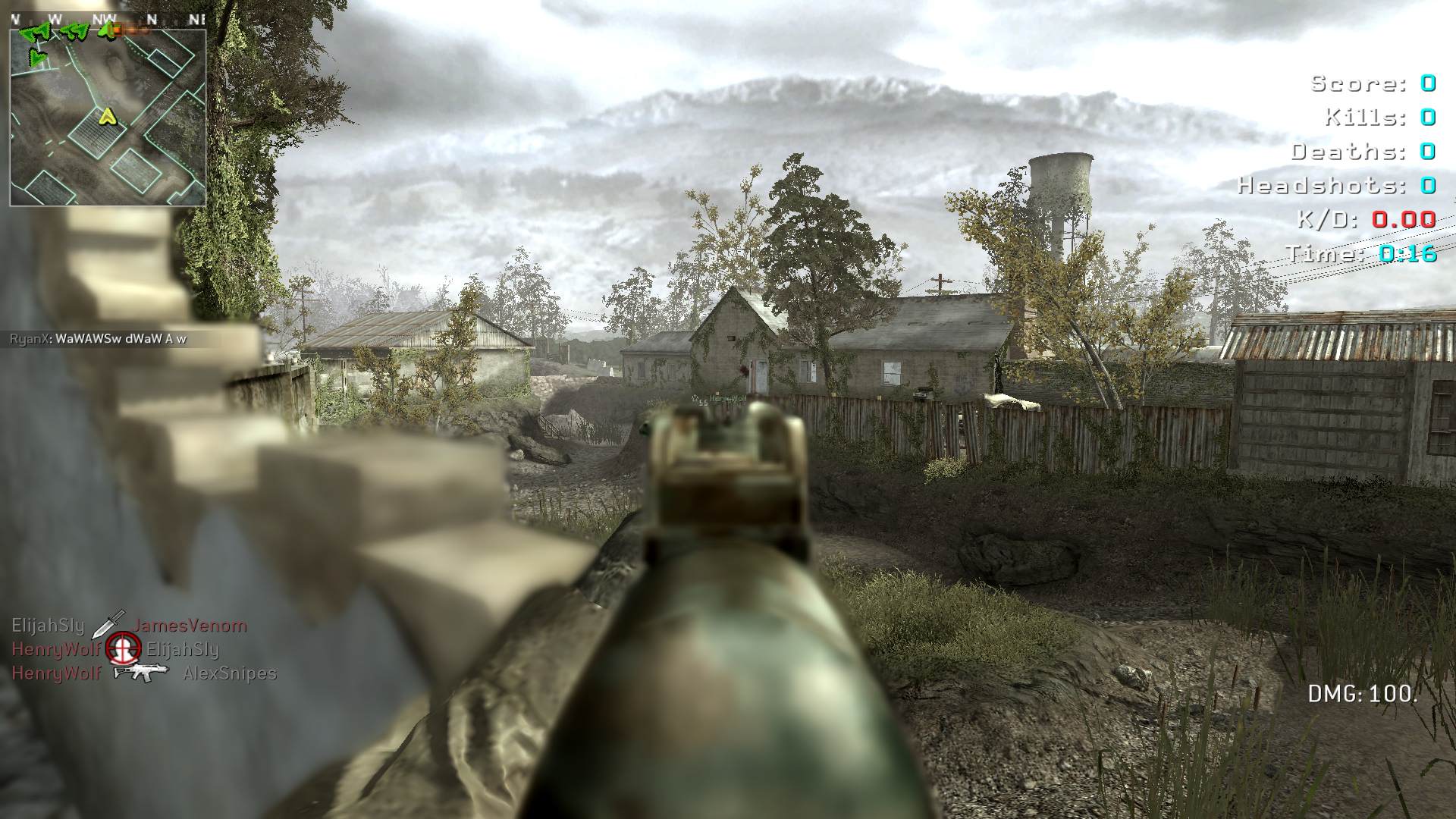Click RyanX's chat message
Screen dimensions: 1456x819
pyautogui.click(x=99, y=339)
